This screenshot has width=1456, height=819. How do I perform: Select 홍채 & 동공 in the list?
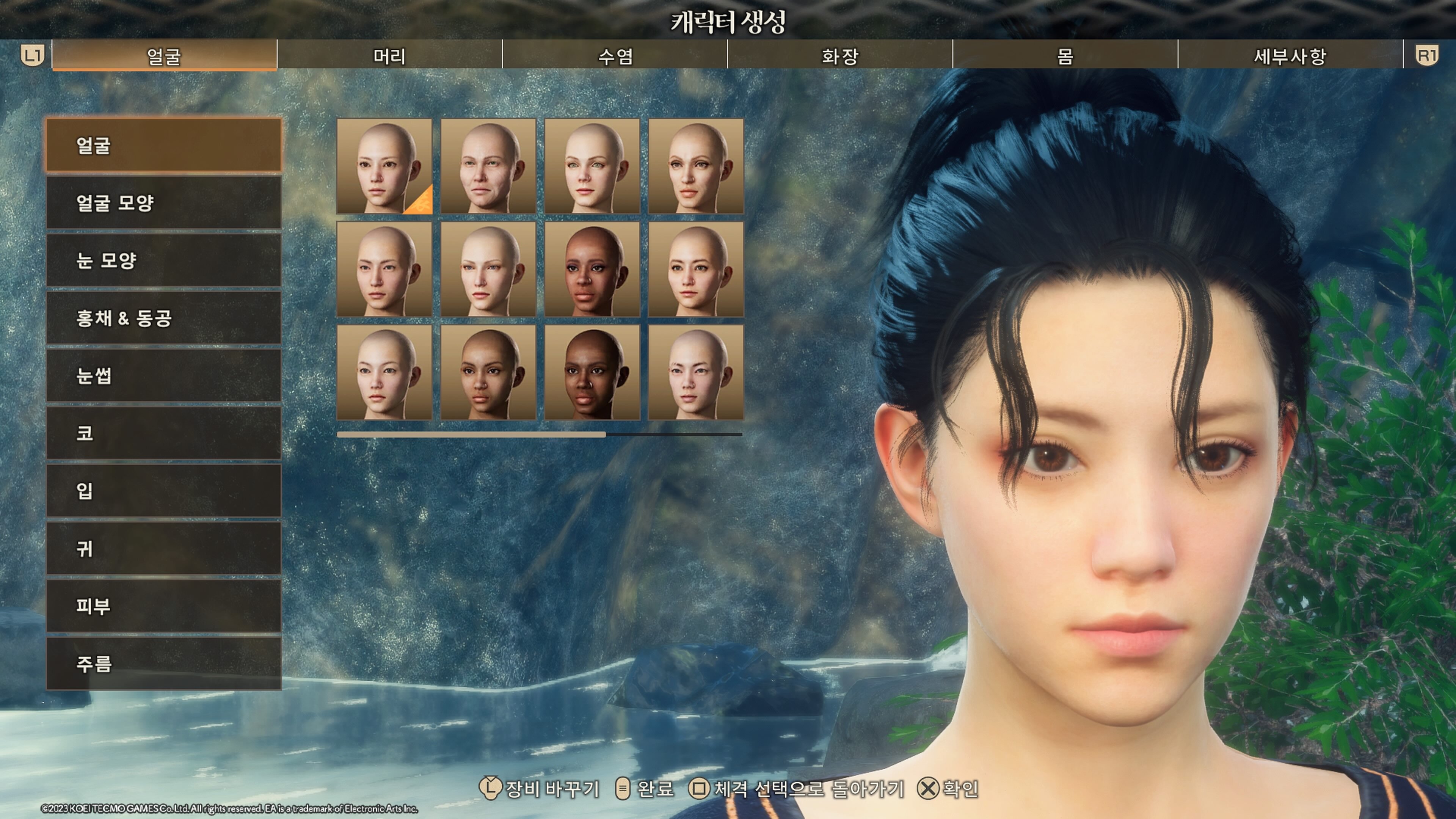point(163,318)
